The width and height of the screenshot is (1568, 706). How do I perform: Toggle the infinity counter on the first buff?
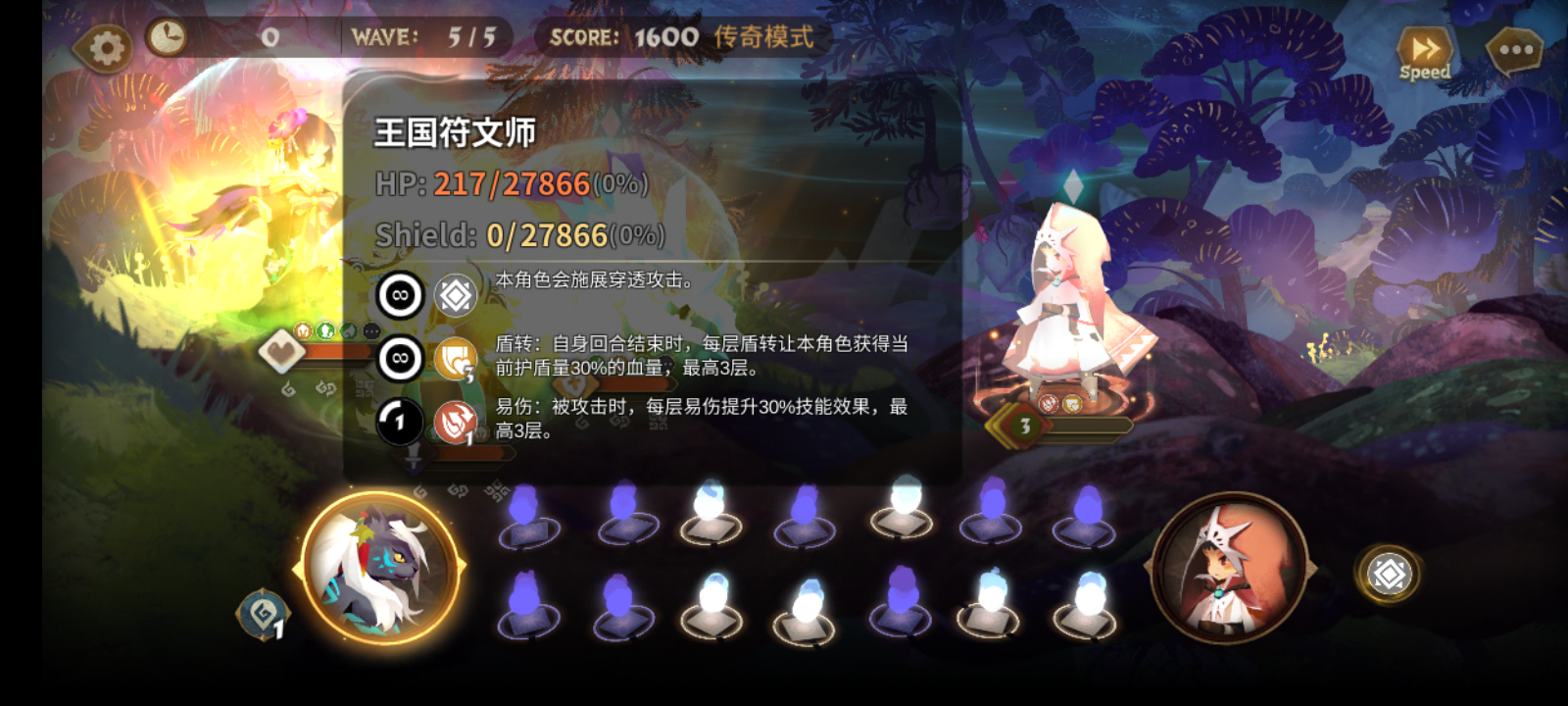(399, 294)
